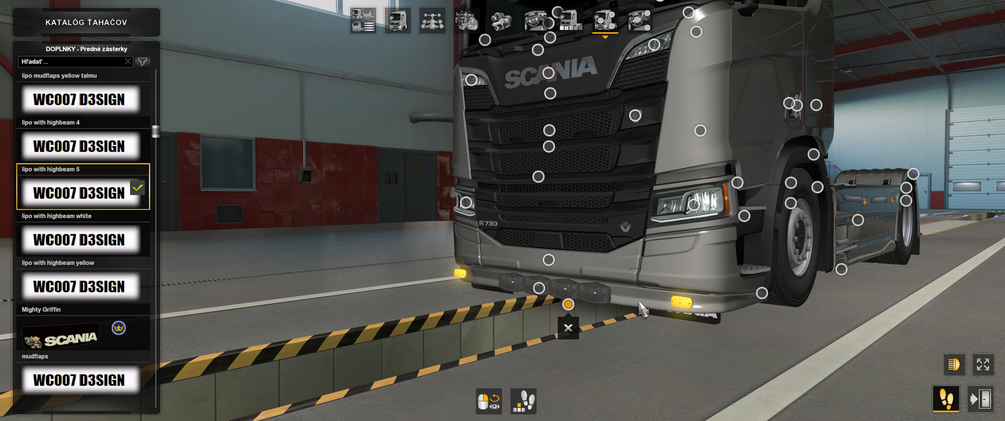Switch to the chassis tab

(x=432, y=21)
